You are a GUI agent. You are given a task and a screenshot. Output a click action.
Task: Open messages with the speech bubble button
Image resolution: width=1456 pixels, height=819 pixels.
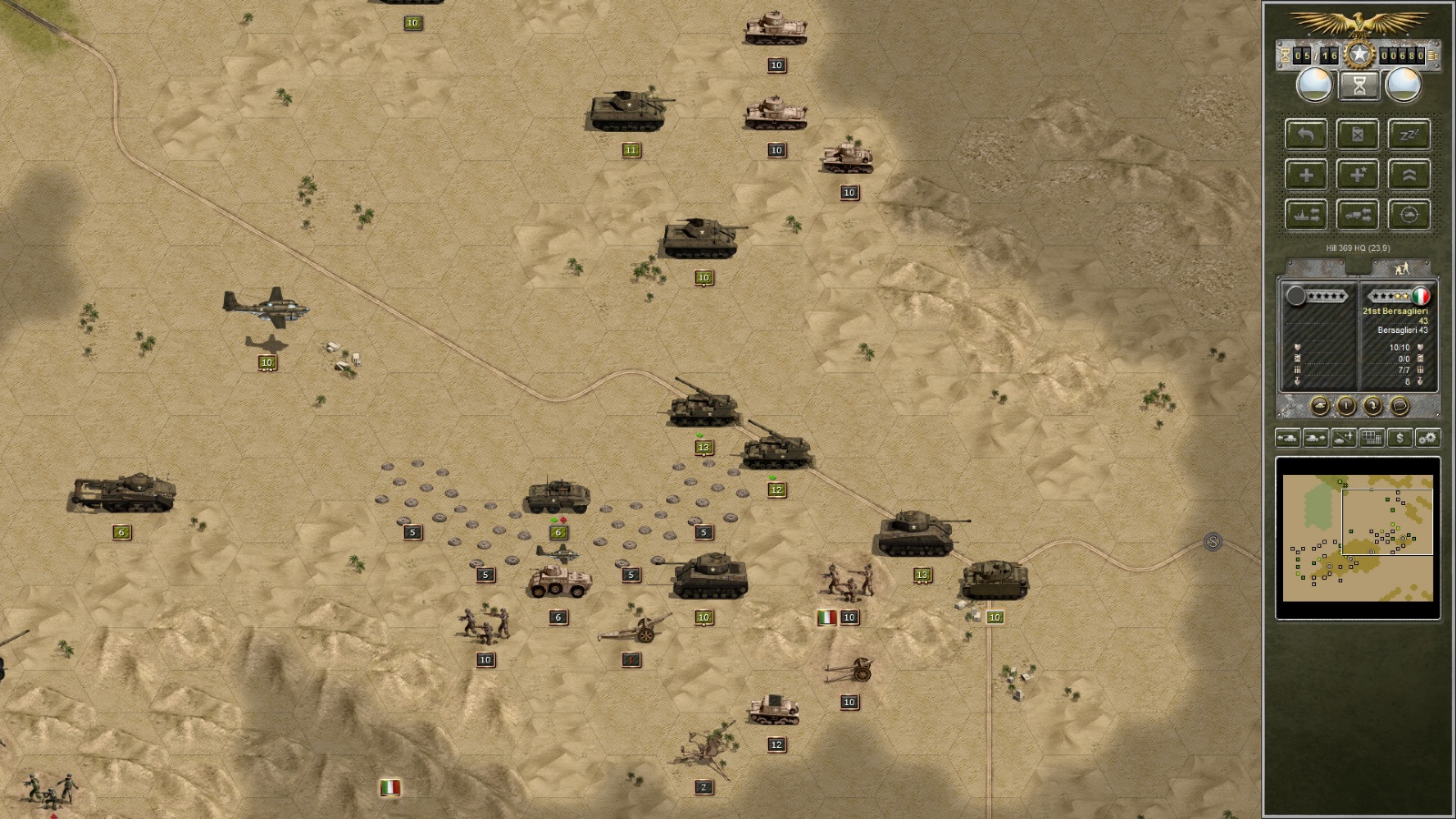click(x=1399, y=405)
